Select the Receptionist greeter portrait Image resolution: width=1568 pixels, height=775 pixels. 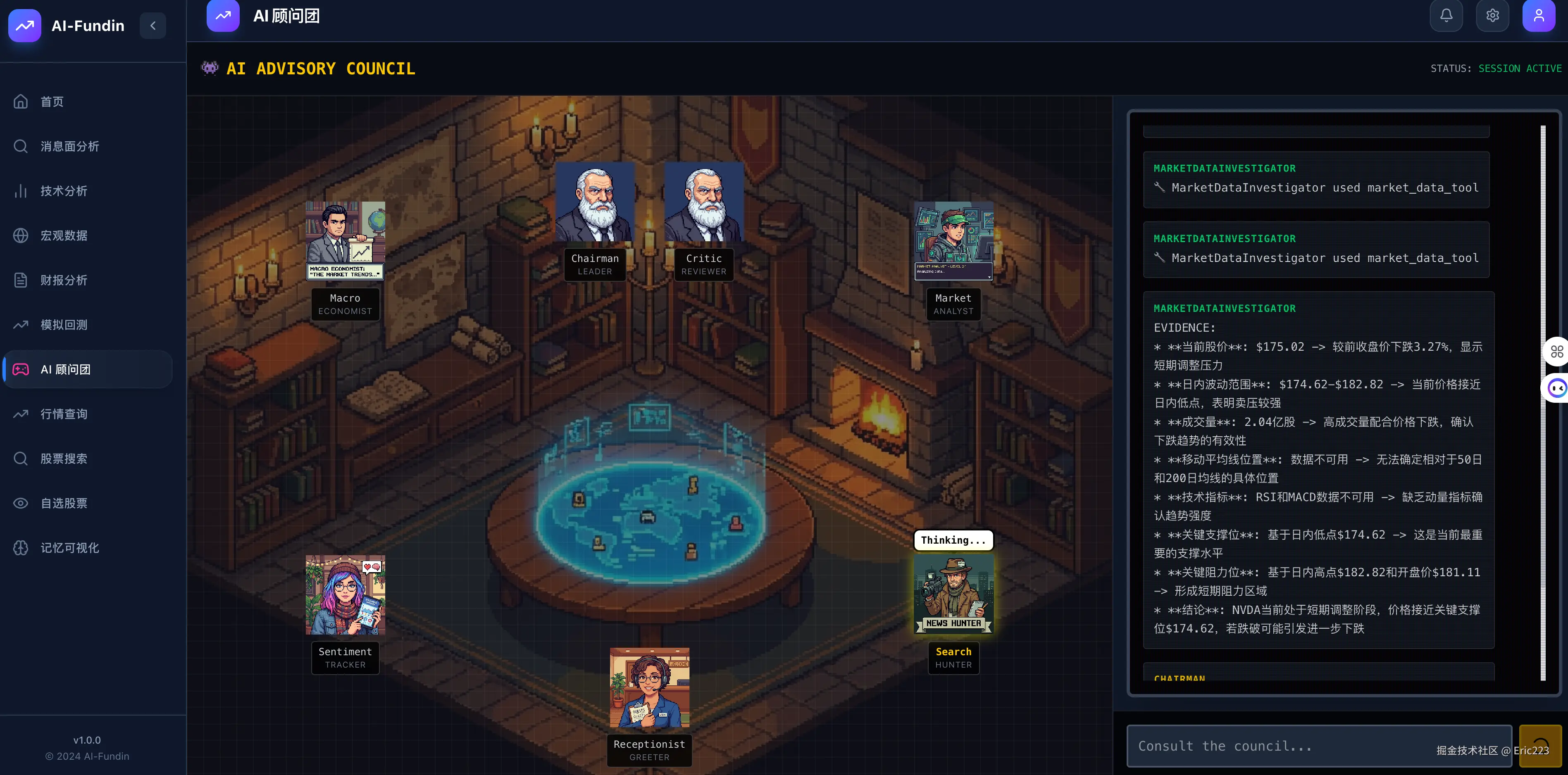click(650, 687)
